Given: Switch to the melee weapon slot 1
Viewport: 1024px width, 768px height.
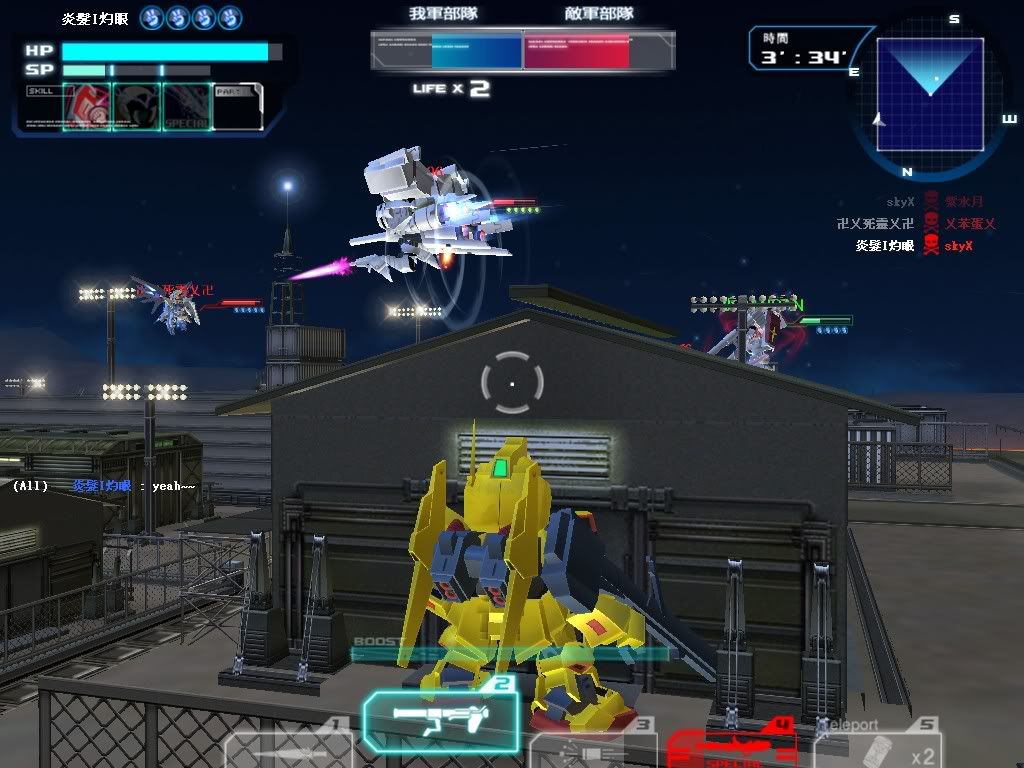Looking at the screenshot, I should [x=287, y=748].
